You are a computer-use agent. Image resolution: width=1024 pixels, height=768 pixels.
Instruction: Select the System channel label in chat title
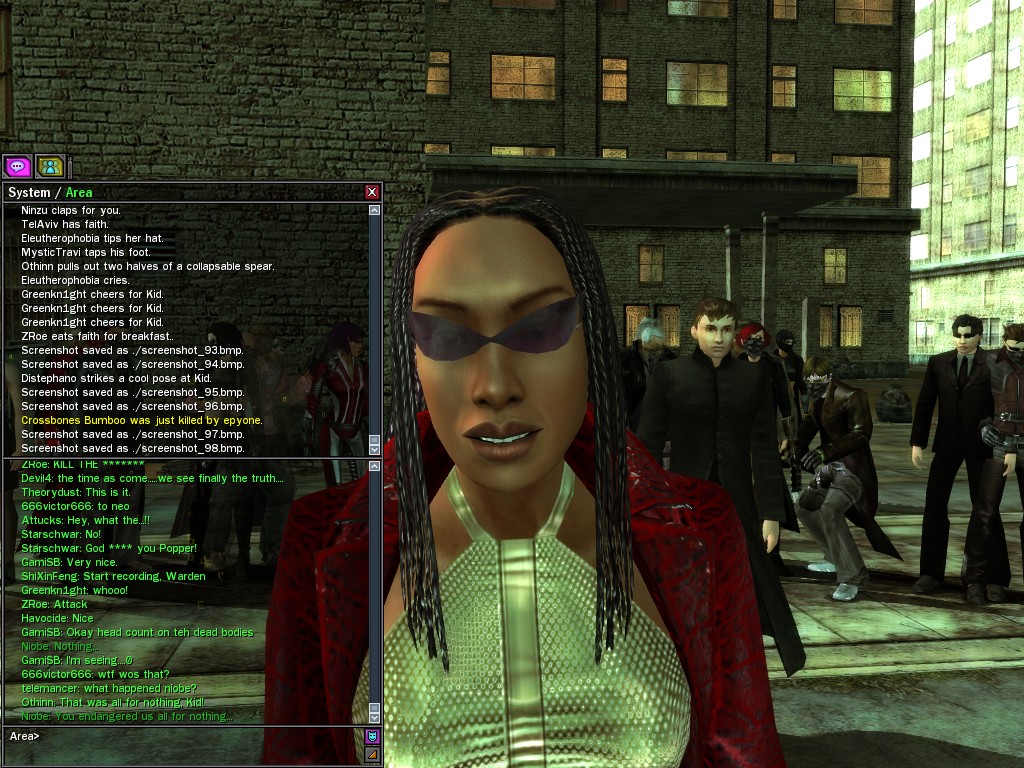point(29,193)
